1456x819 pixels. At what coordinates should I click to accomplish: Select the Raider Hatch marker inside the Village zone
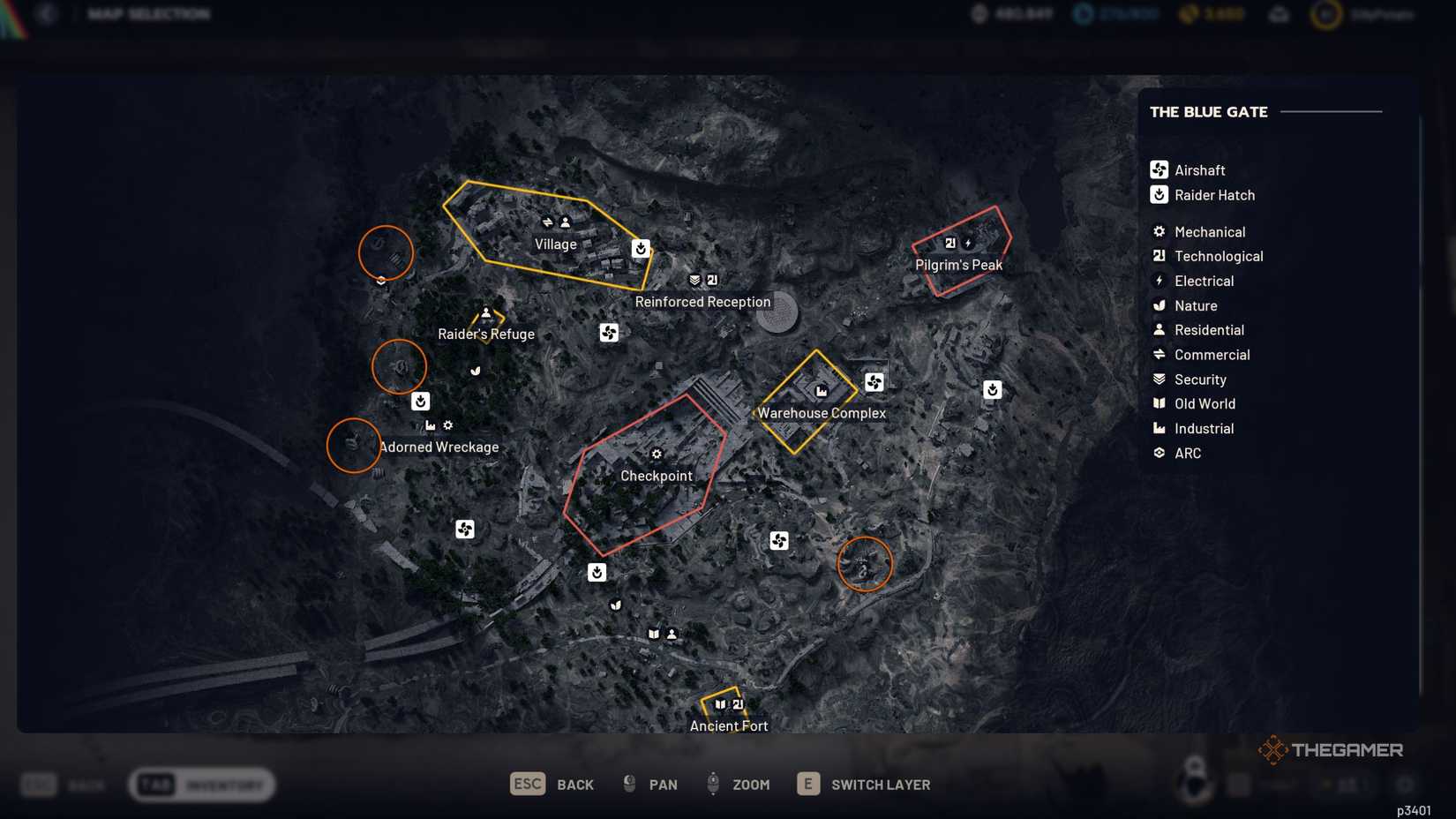click(x=641, y=248)
